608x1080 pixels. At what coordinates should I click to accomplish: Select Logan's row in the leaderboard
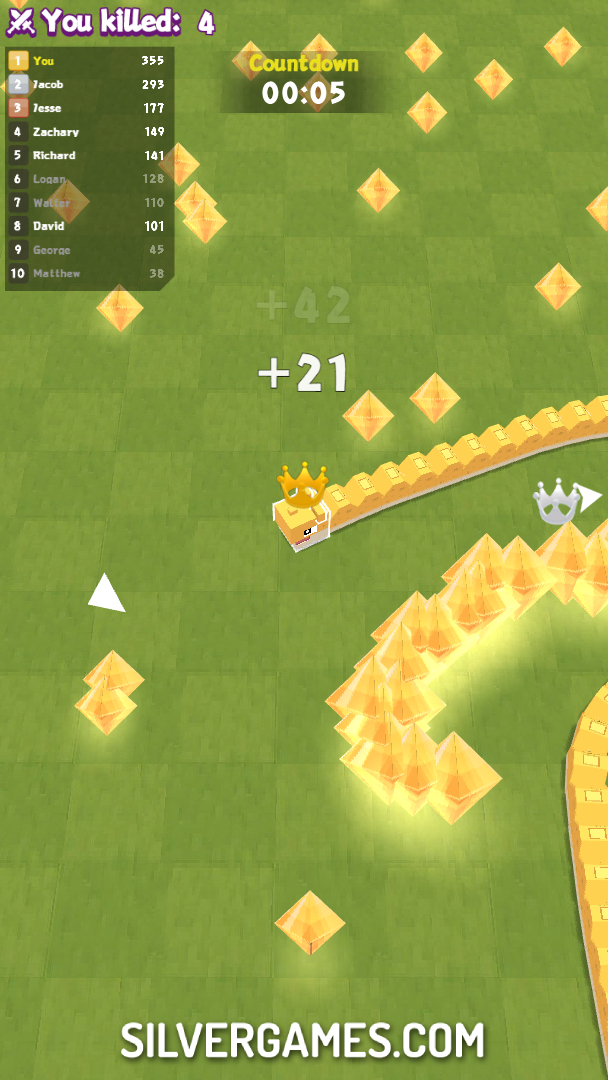(88, 179)
